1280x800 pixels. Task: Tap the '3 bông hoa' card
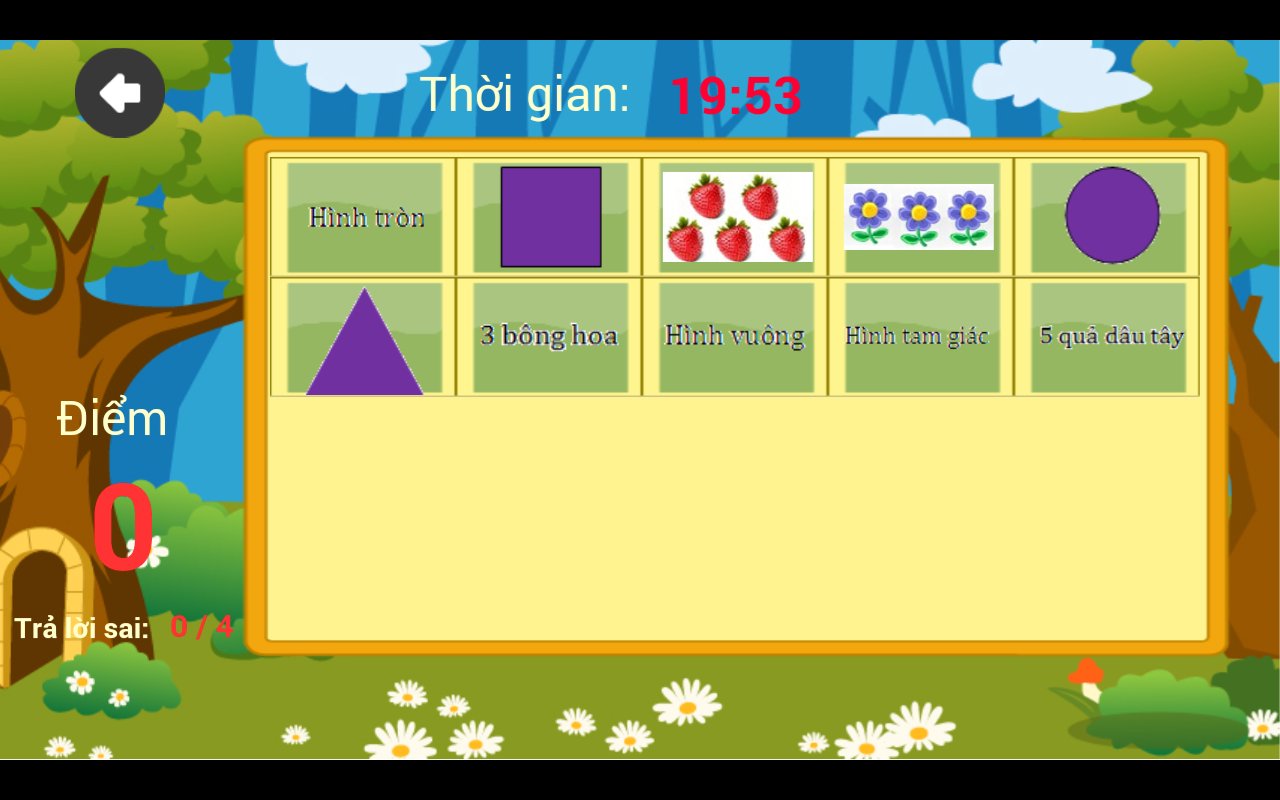tap(550, 335)
